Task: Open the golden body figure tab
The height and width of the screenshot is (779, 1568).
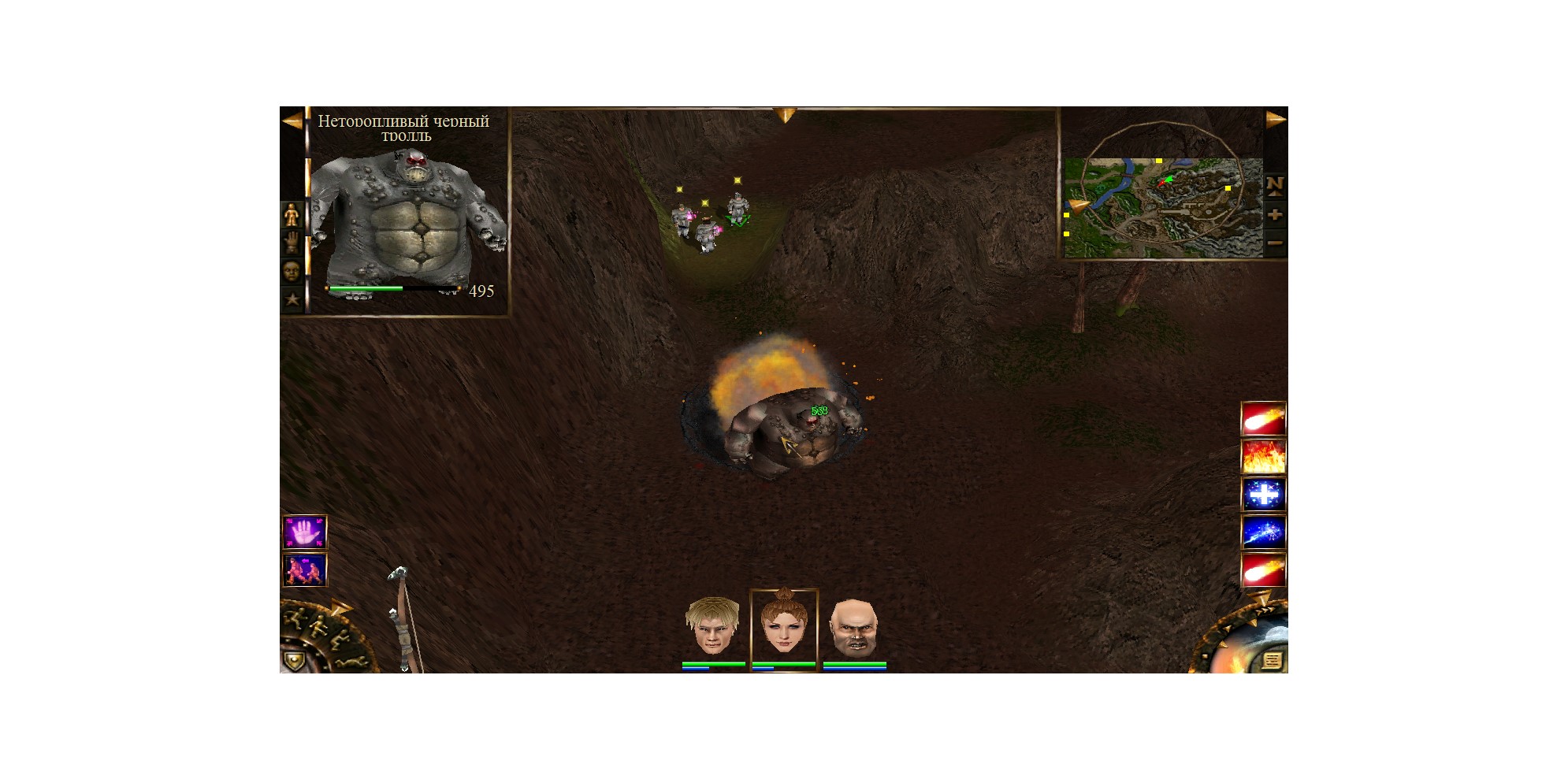Action: pos(292,214)
